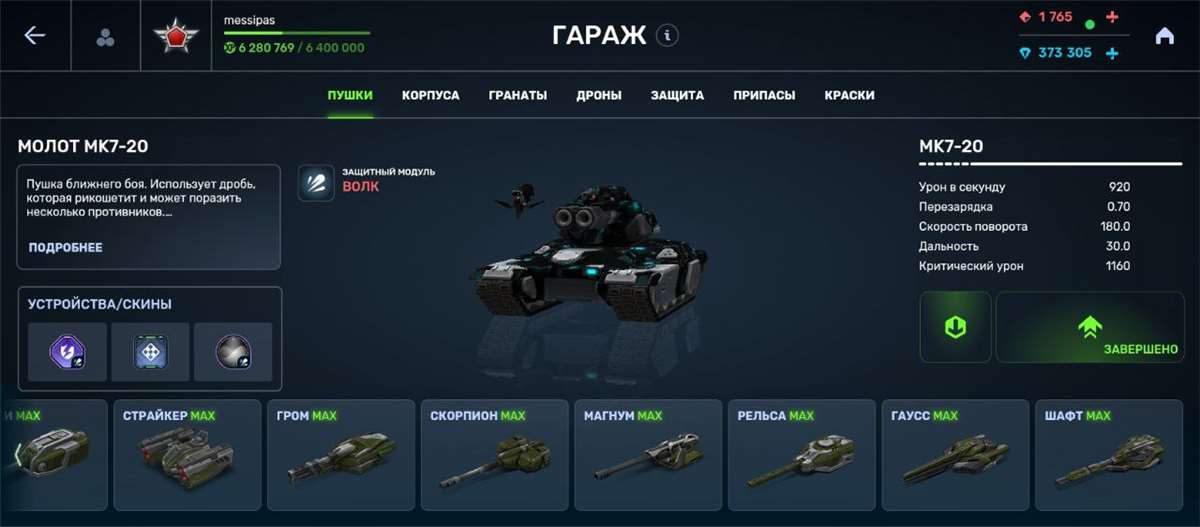Open the Волк protection module slot

click(x=316, y=183)
